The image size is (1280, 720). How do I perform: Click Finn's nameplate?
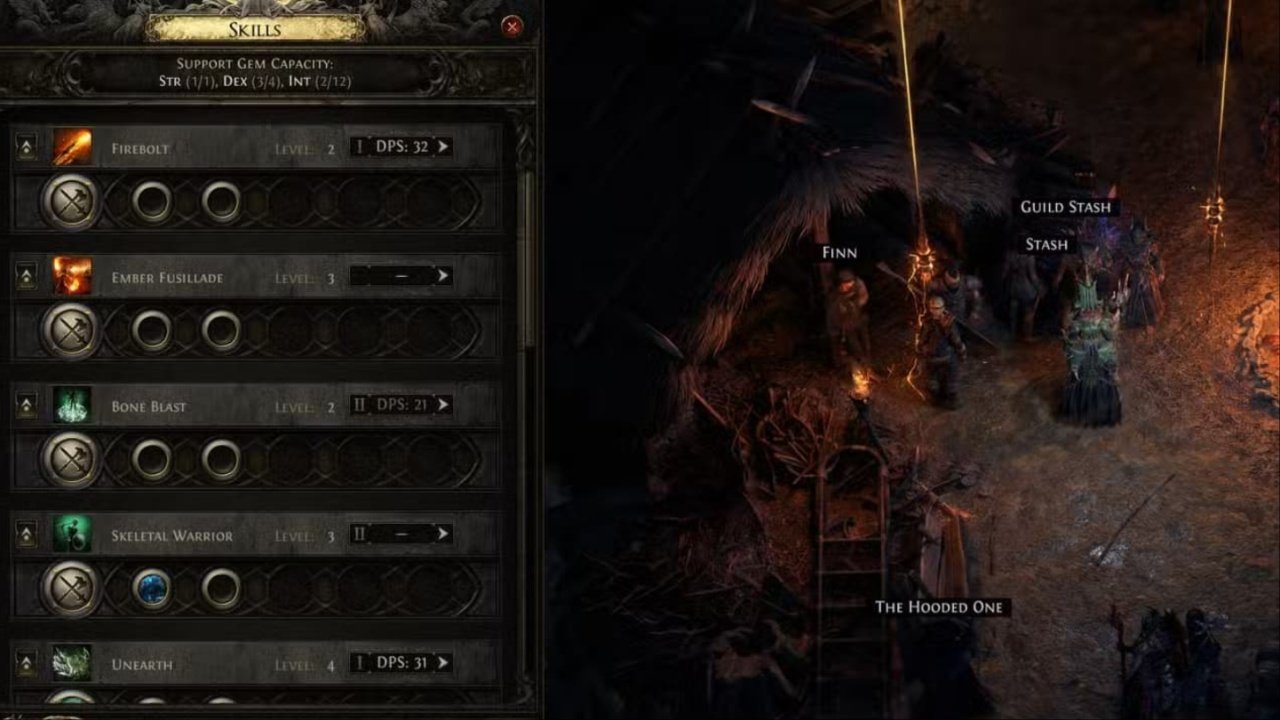pos(840,251)
